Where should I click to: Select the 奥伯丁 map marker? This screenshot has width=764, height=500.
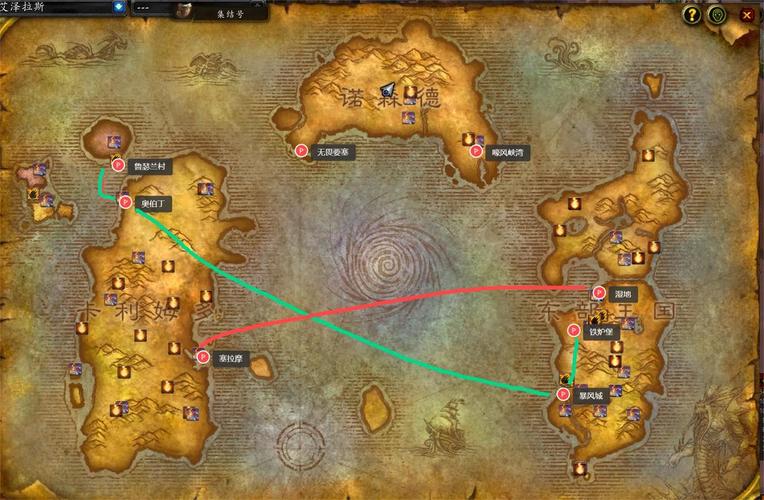(126, 202)
